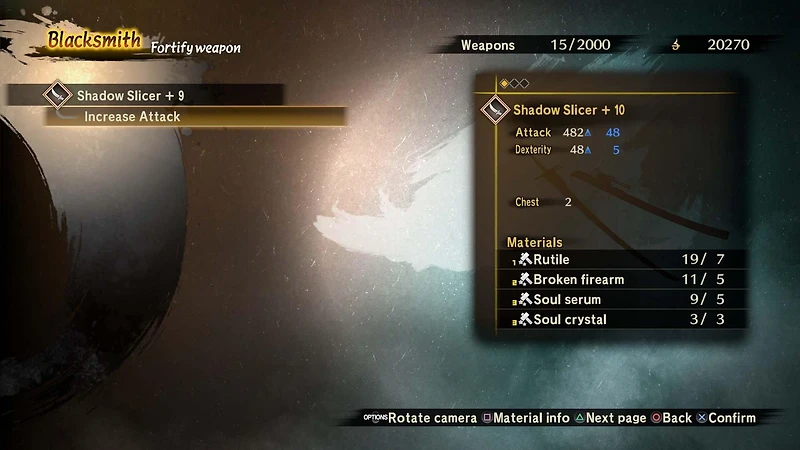
Task: Choose the Increase Attack option
Action: pyautogui.click(x=195, y=117)
